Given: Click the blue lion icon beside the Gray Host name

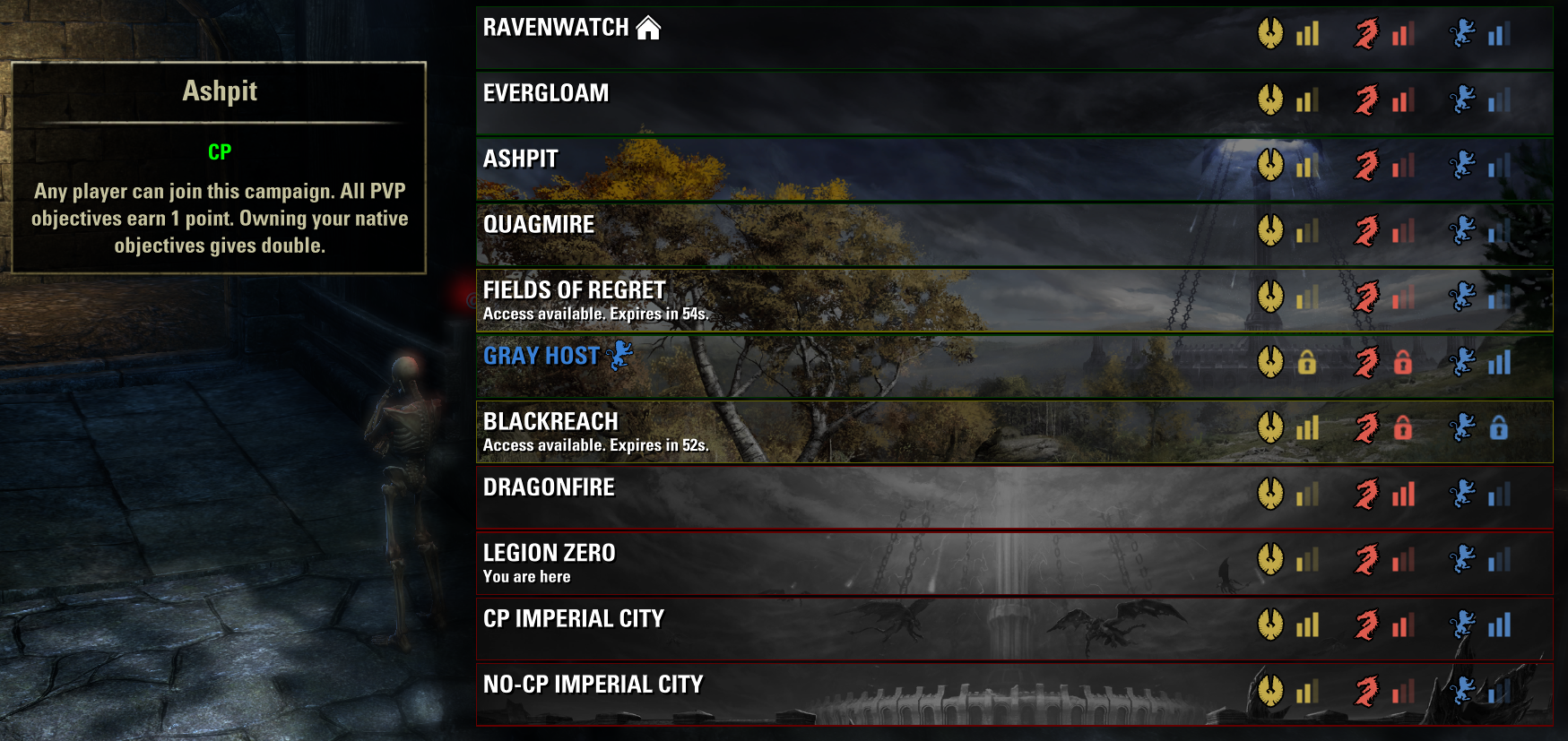Looking at the screenshot, I should [619, 356].
